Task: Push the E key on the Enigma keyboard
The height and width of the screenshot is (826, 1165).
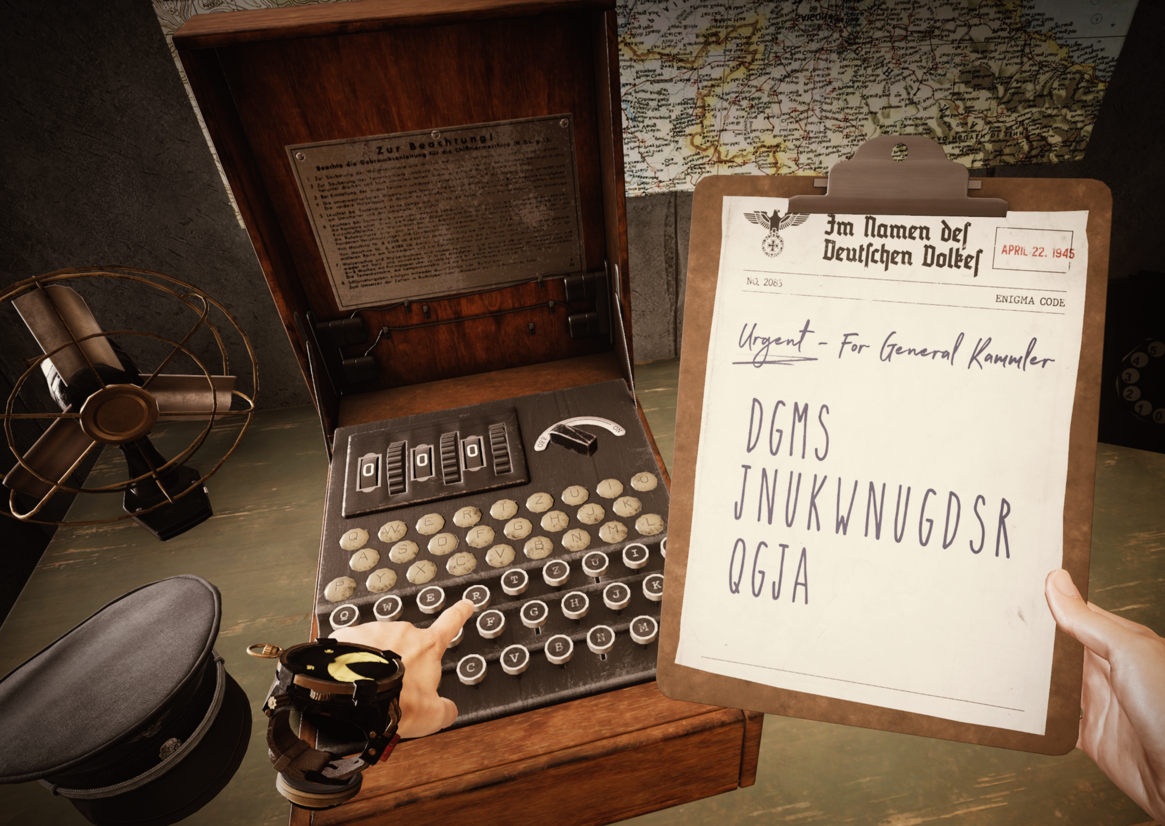Action: click(431, 598)
